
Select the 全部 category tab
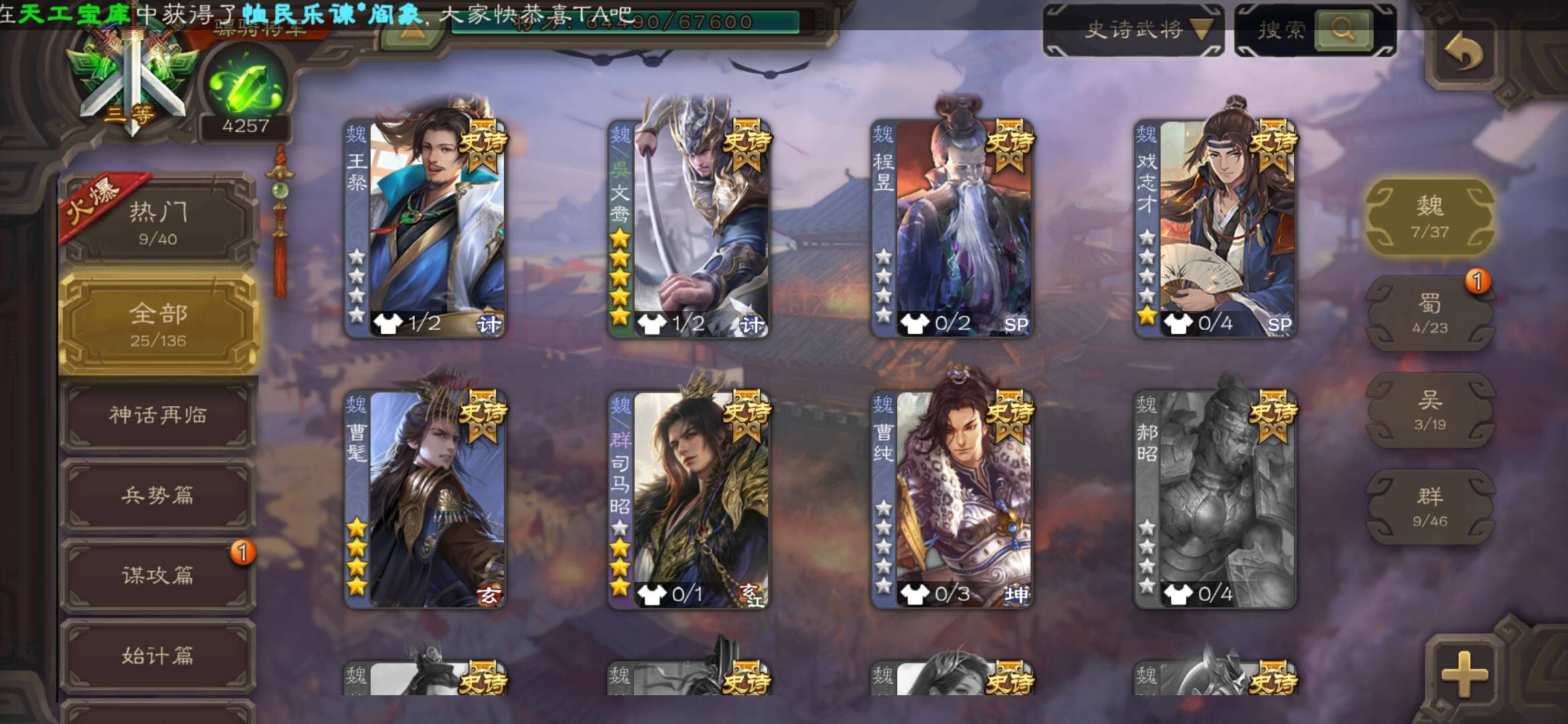158,324
